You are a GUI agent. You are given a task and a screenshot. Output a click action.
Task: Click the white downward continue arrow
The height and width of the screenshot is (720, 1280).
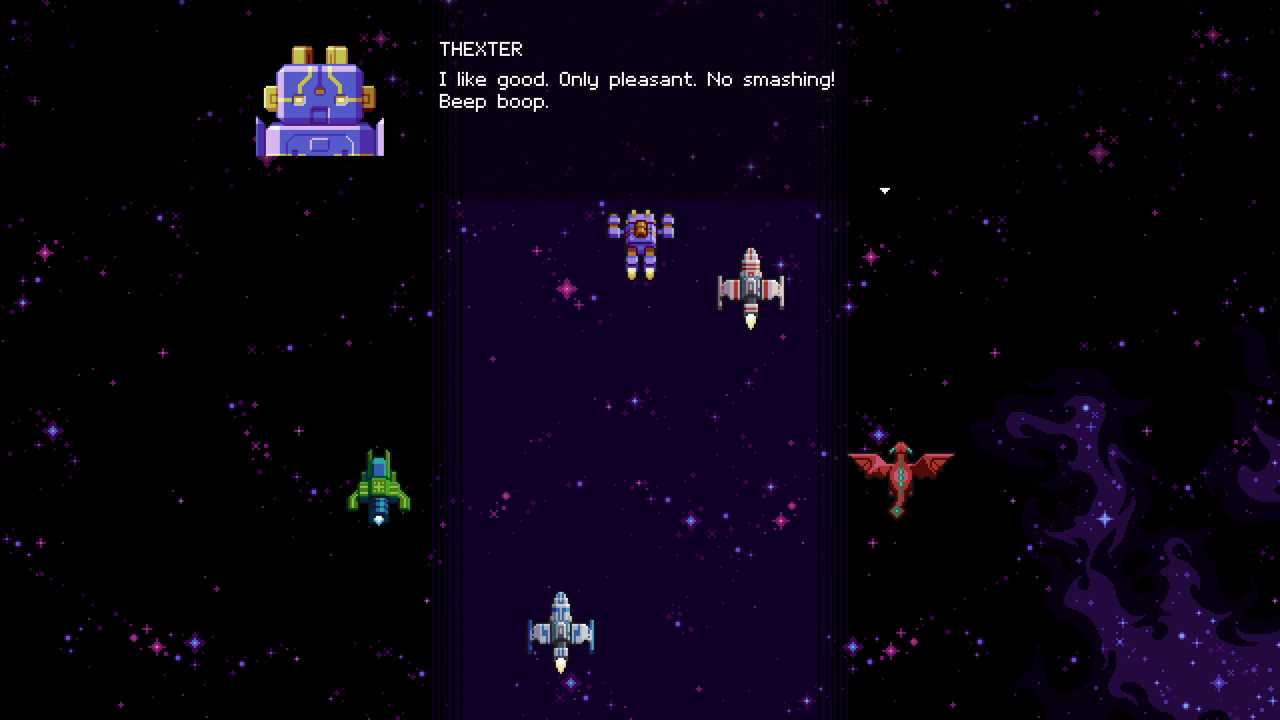tap(884, 191)
